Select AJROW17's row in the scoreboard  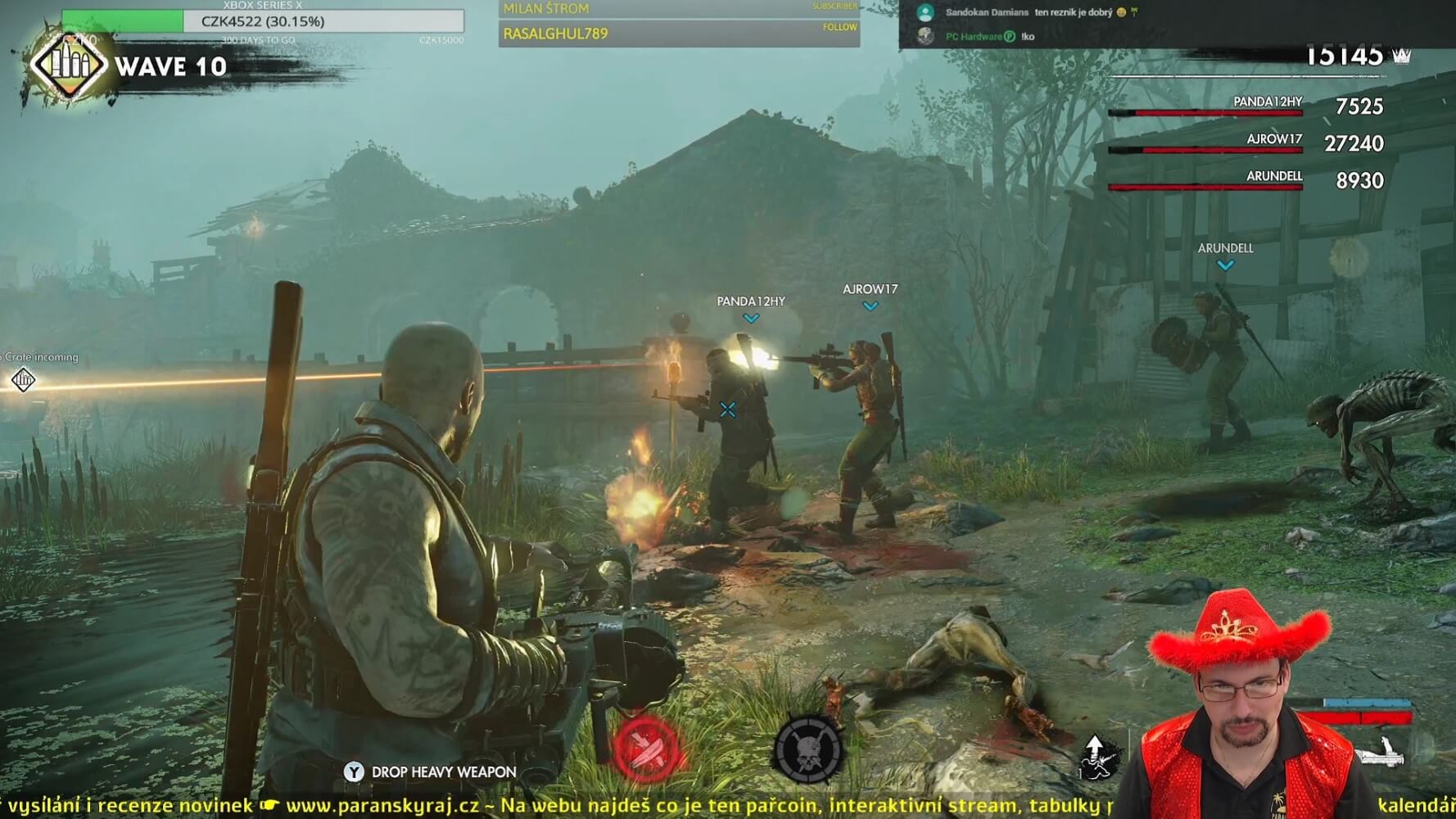point(1246,143)
